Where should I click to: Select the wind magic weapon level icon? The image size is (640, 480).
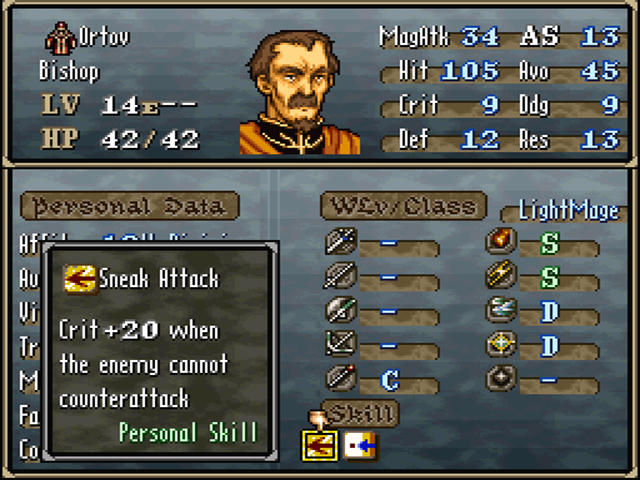coord(499,311)
